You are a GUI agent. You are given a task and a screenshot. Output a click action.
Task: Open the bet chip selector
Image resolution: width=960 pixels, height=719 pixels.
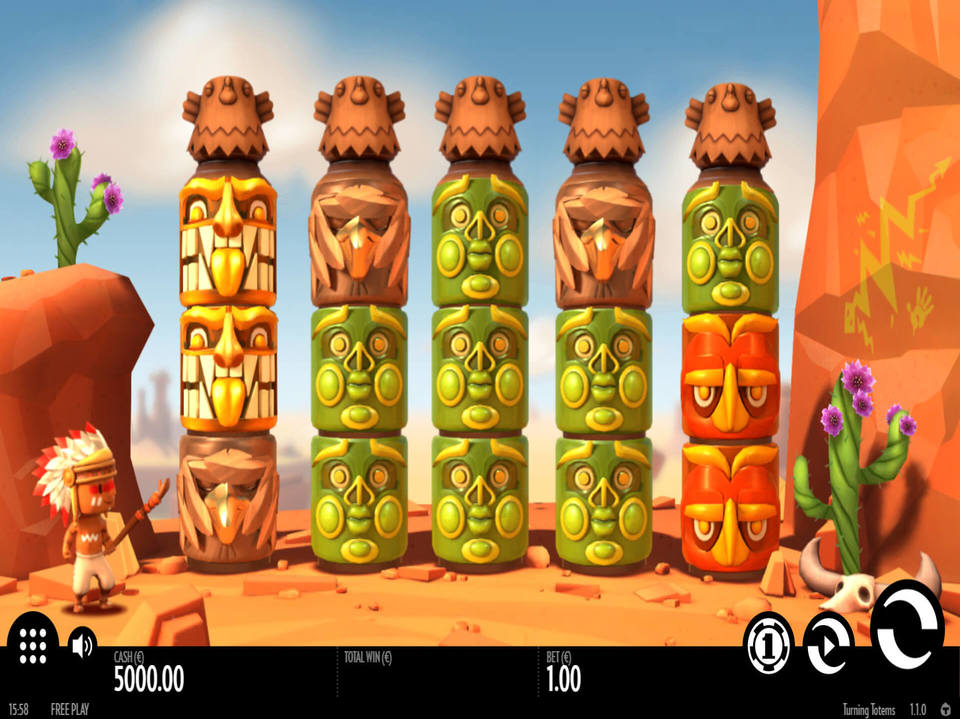point(769,642)
